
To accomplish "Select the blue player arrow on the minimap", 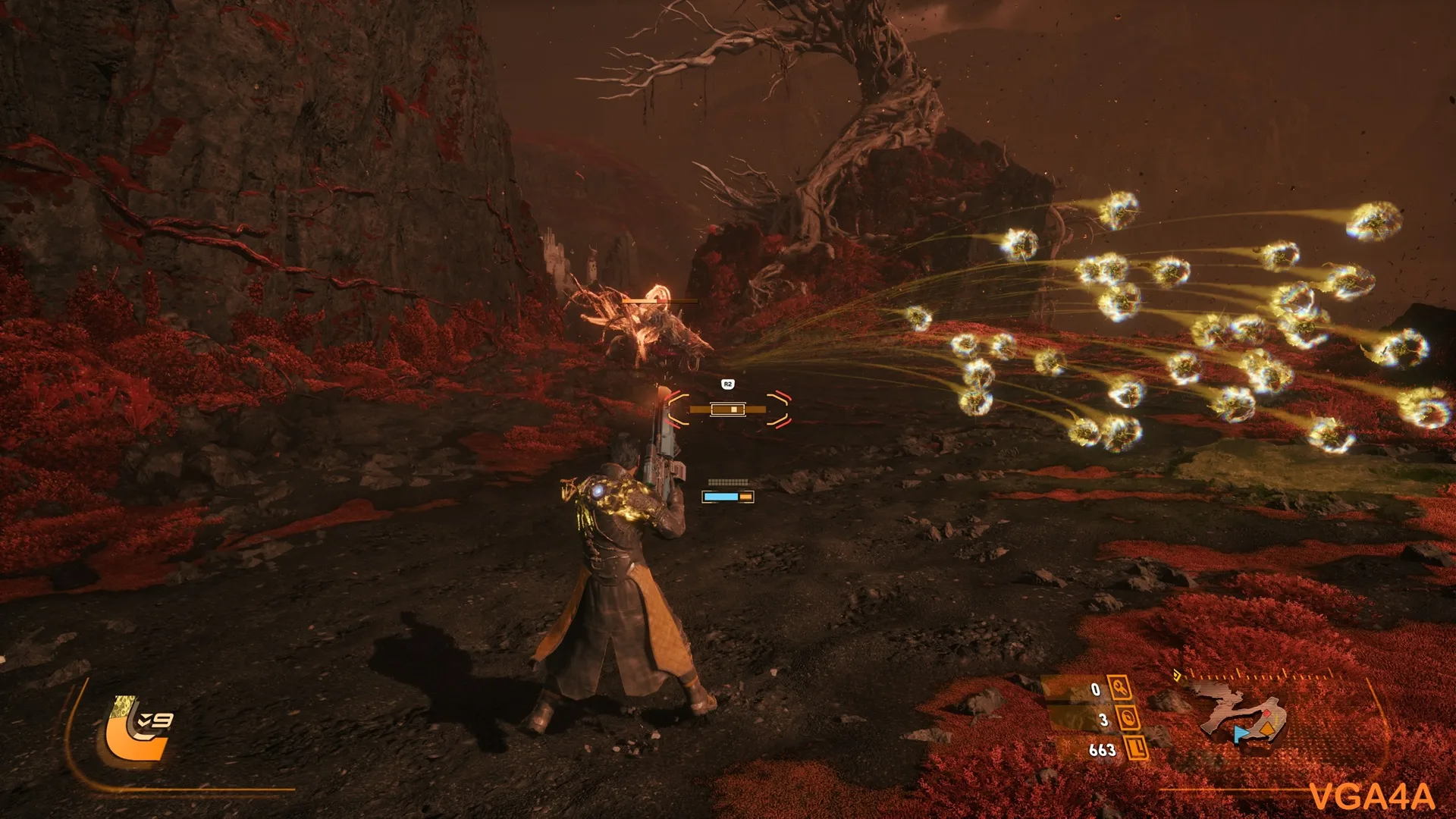I will click(x=1240, y=733).
